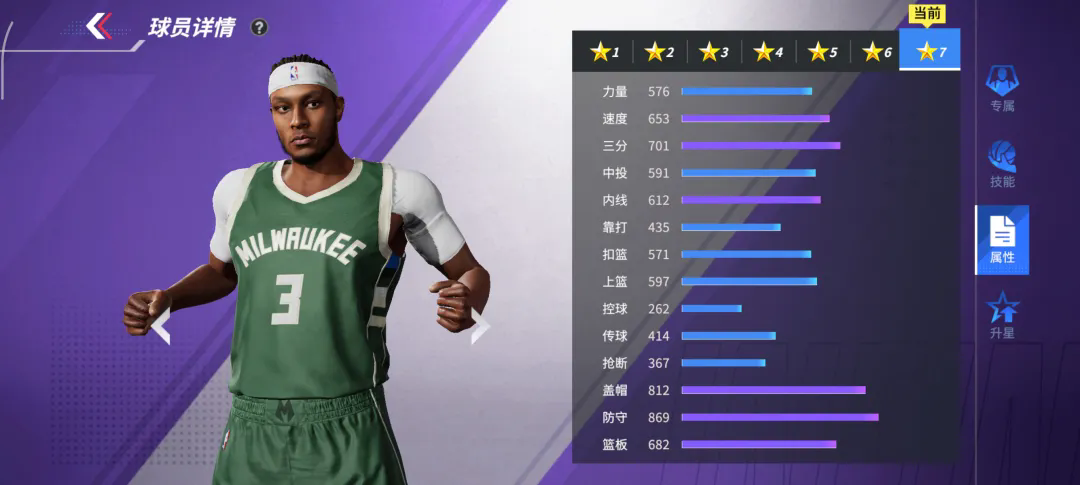Open the 专属 exclusive section
The height and width of the screenshot is (485, 1080).
(1002, 88)
